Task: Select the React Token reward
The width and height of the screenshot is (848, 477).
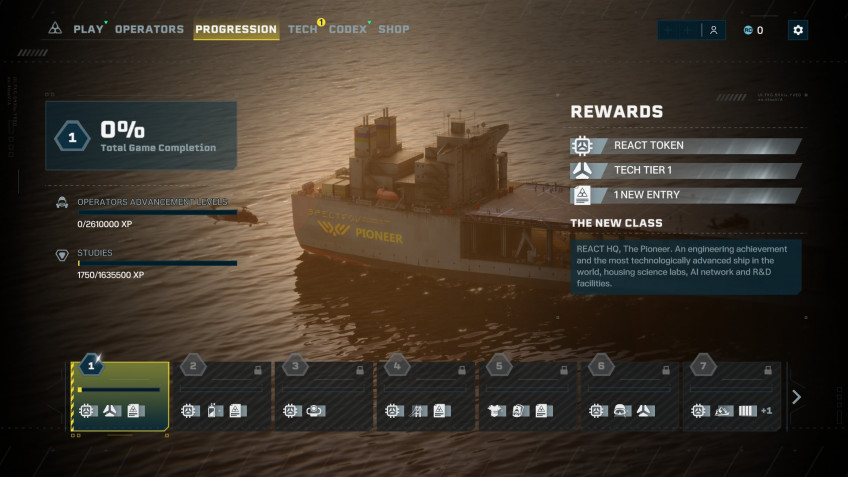Action: click(x=686, y=146)
